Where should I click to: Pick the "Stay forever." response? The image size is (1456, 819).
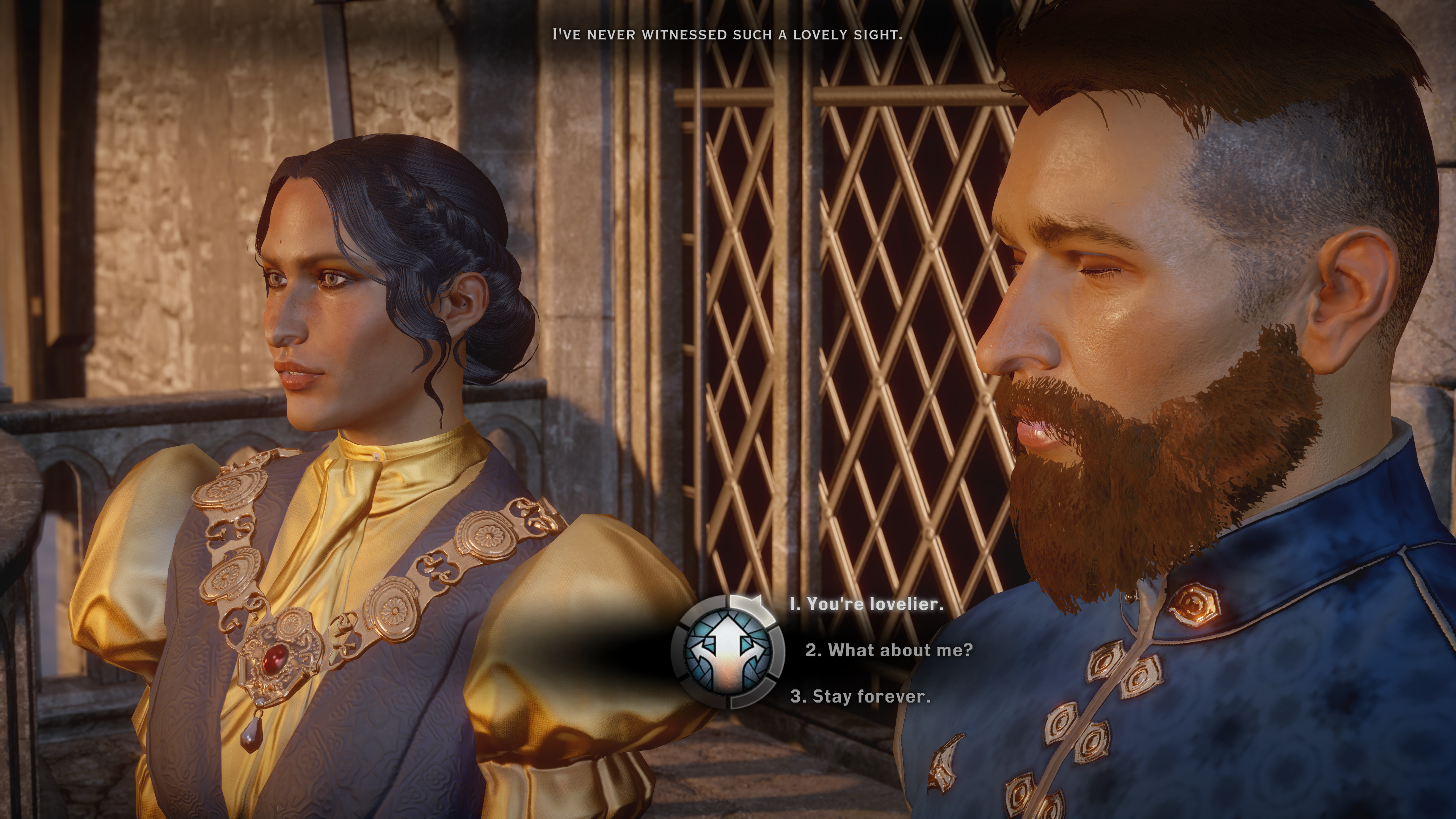coord(860,697)
